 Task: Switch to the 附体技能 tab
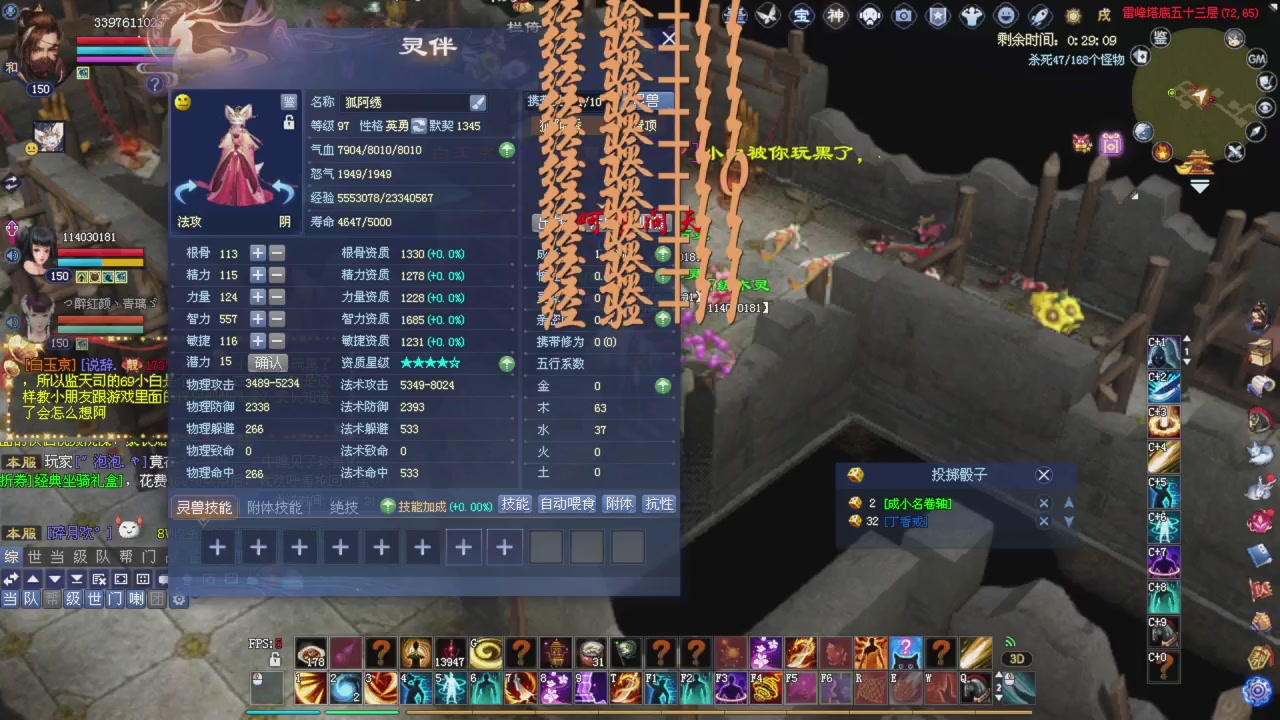[274, 507]
